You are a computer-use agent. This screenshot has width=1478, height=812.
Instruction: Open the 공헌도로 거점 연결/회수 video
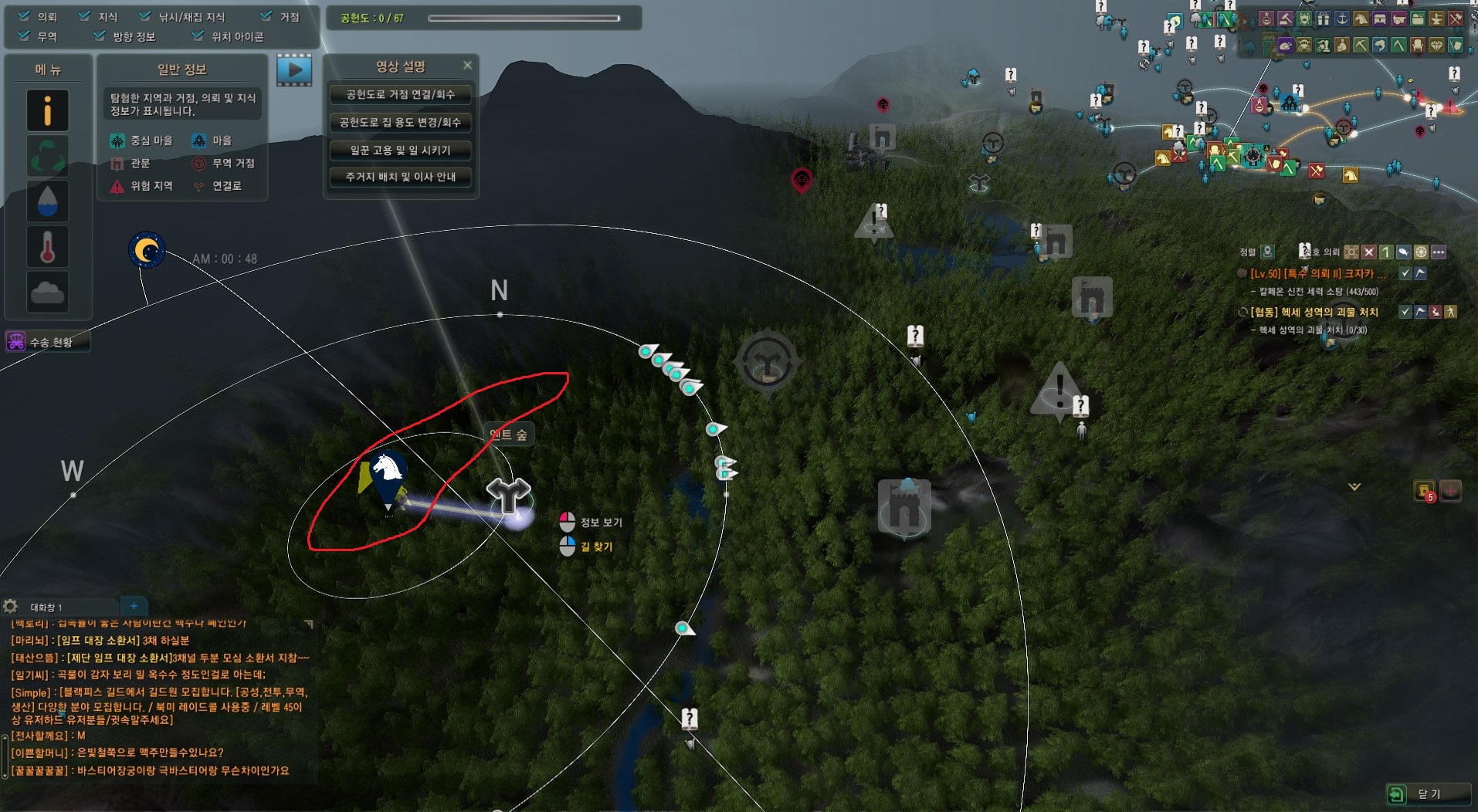coord(400,95)
